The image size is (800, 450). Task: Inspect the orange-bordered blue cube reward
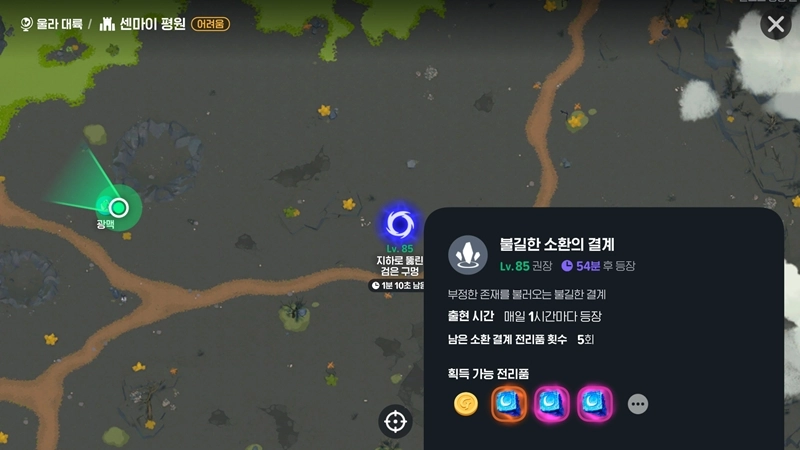(x=509, y=404)
